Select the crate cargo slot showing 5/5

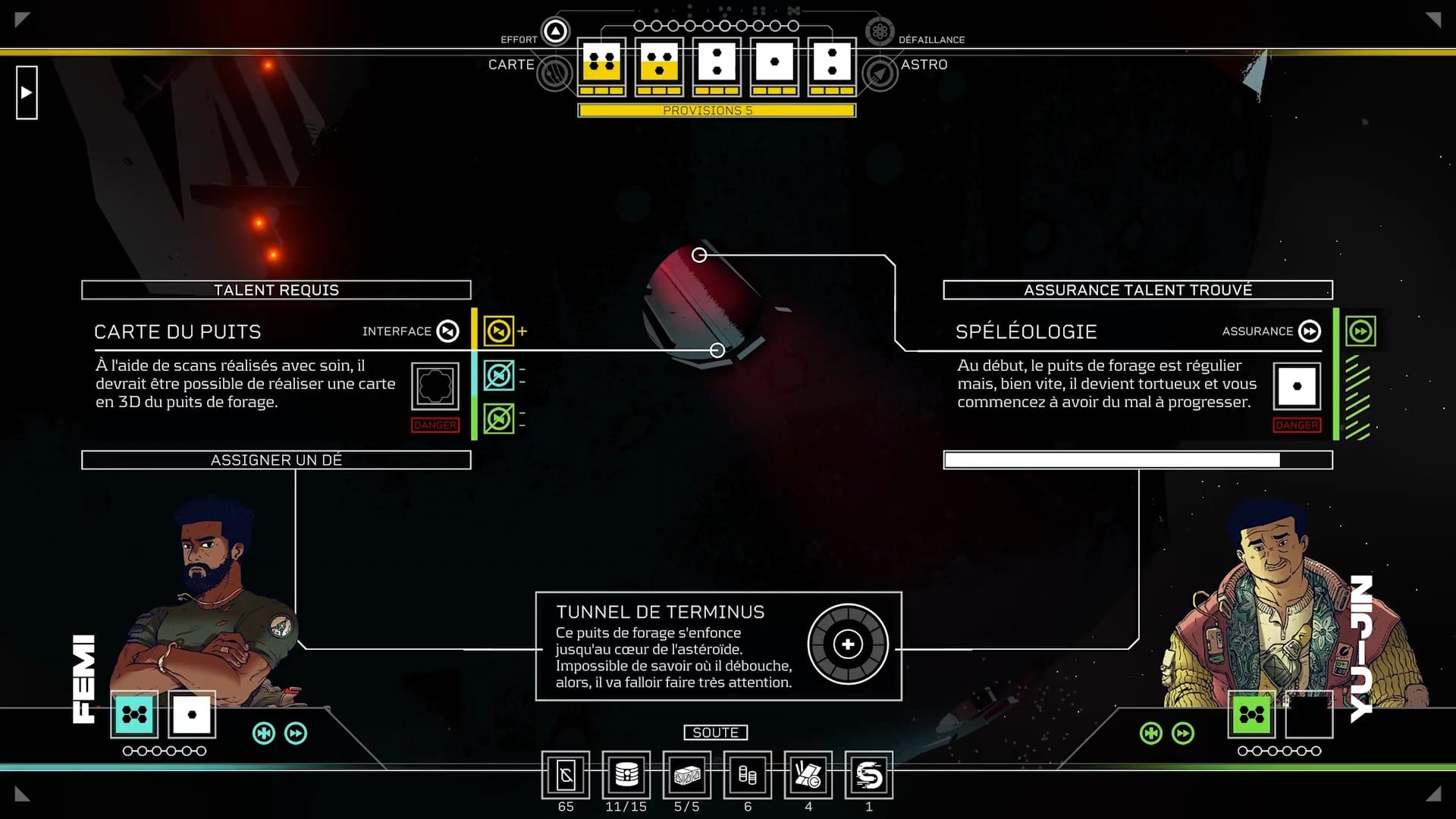[x=687, y=775]
